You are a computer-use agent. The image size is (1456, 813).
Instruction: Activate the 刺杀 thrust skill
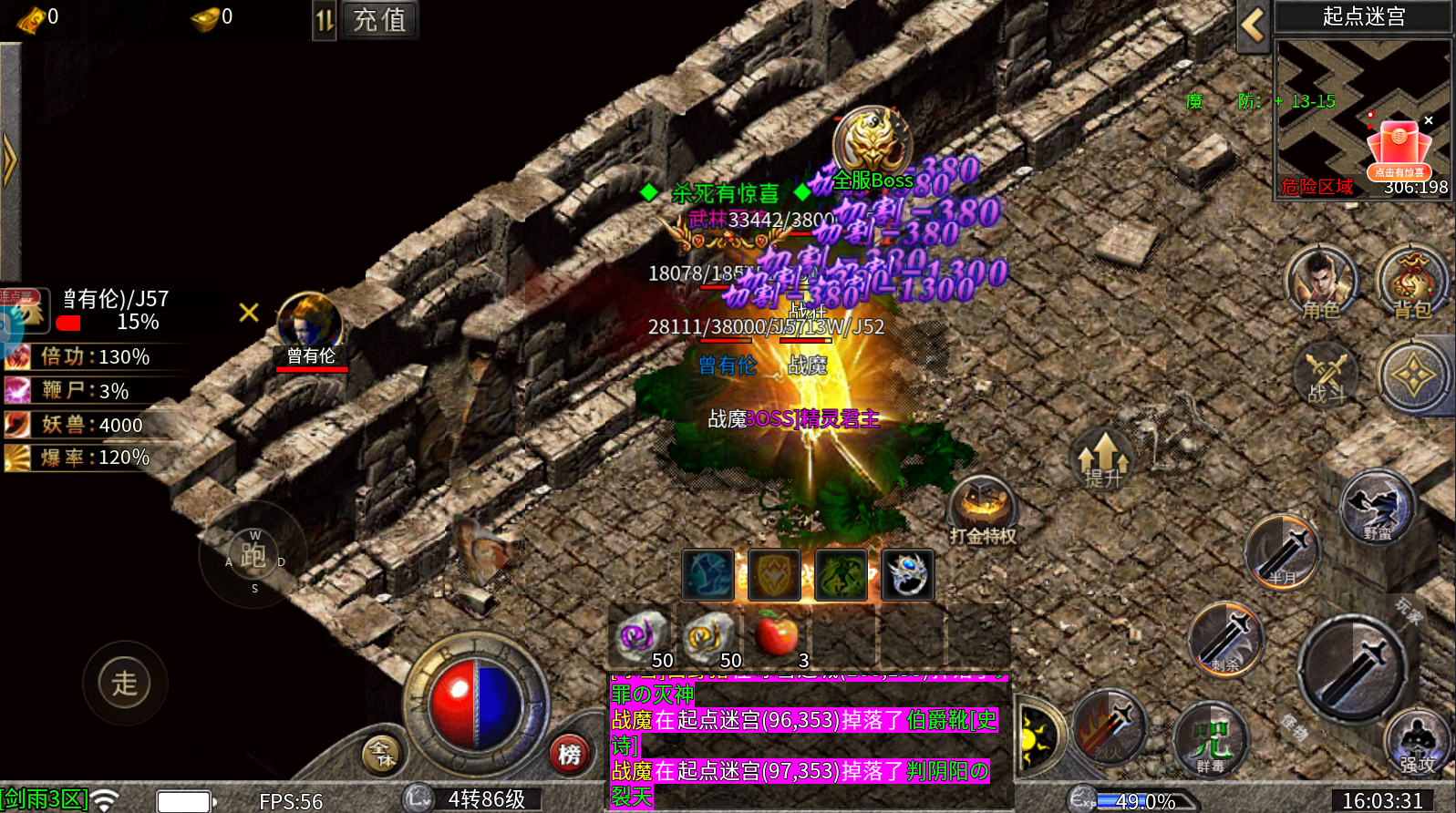coord(1226,639)
